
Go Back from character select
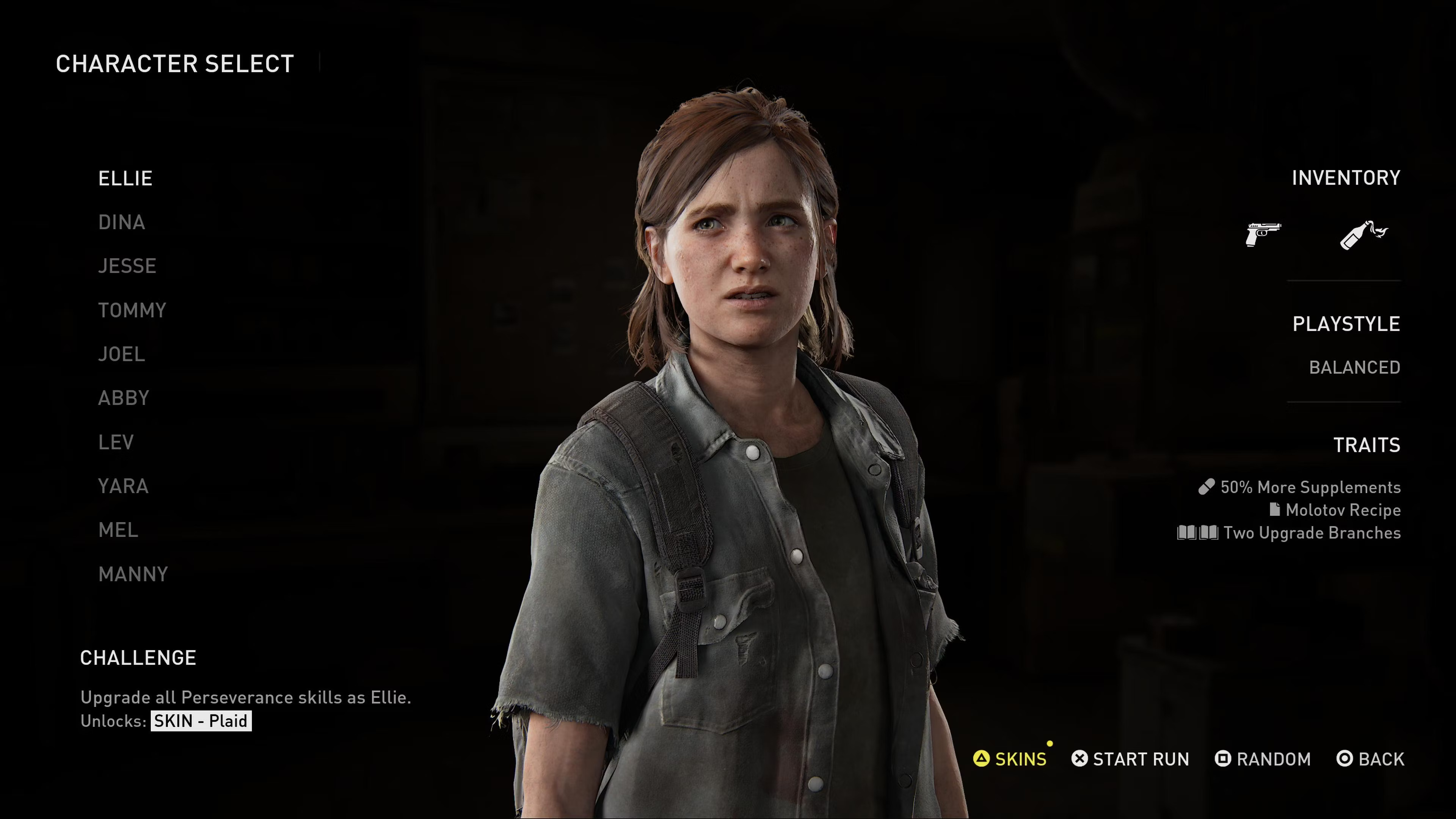point(1370,759)
